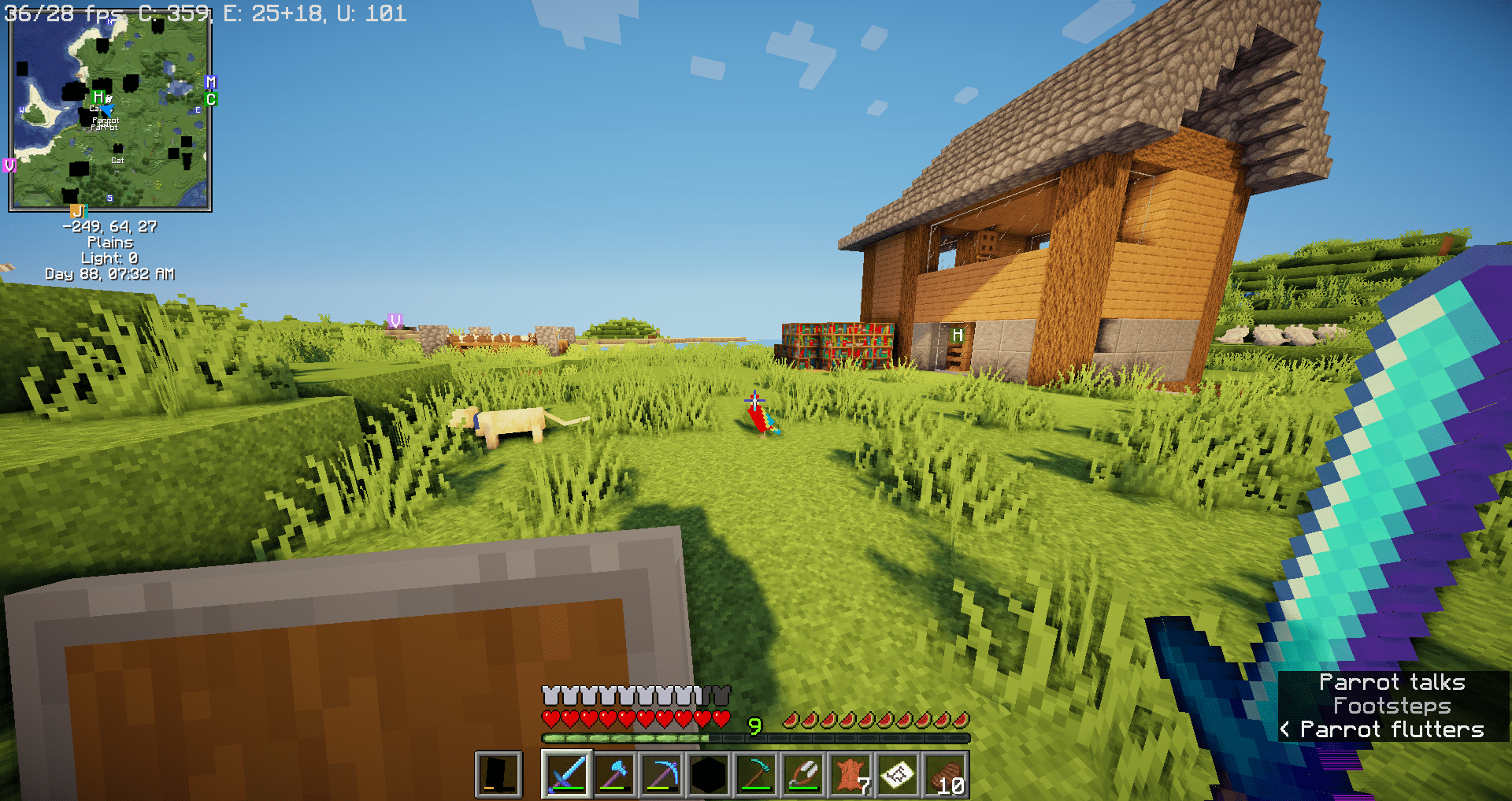Click the second stone pickaxe slot
The height and width of the screenshot is (801, 1512).
[x=756, y=773]
